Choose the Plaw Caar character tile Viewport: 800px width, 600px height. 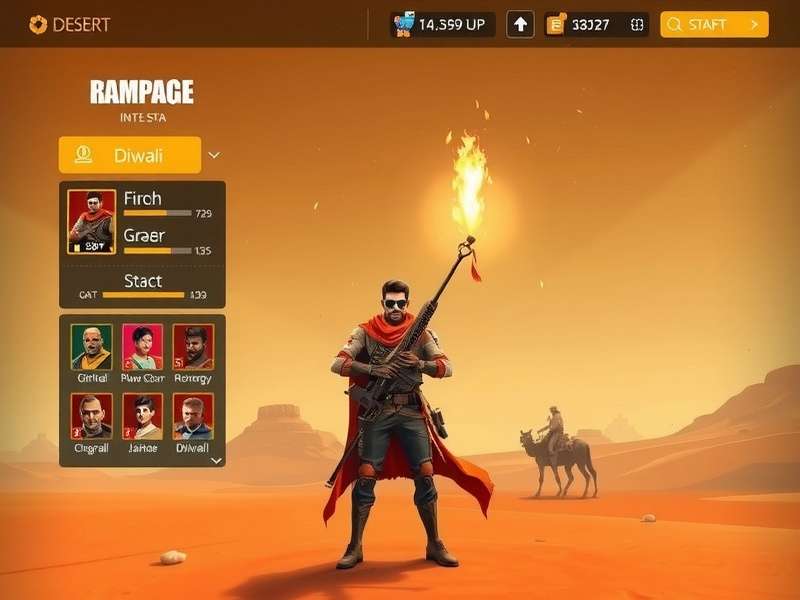point(142,346)
